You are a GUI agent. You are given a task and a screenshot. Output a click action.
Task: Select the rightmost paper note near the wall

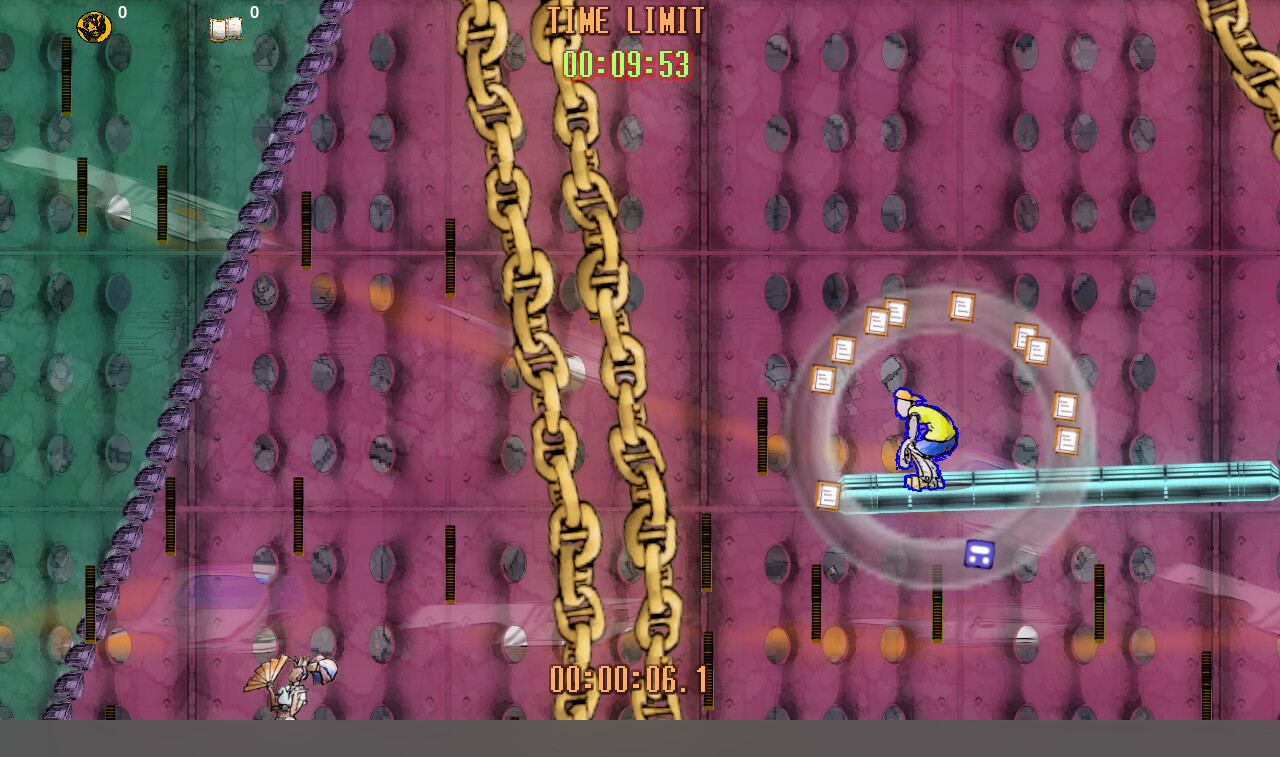point(1067,438)
